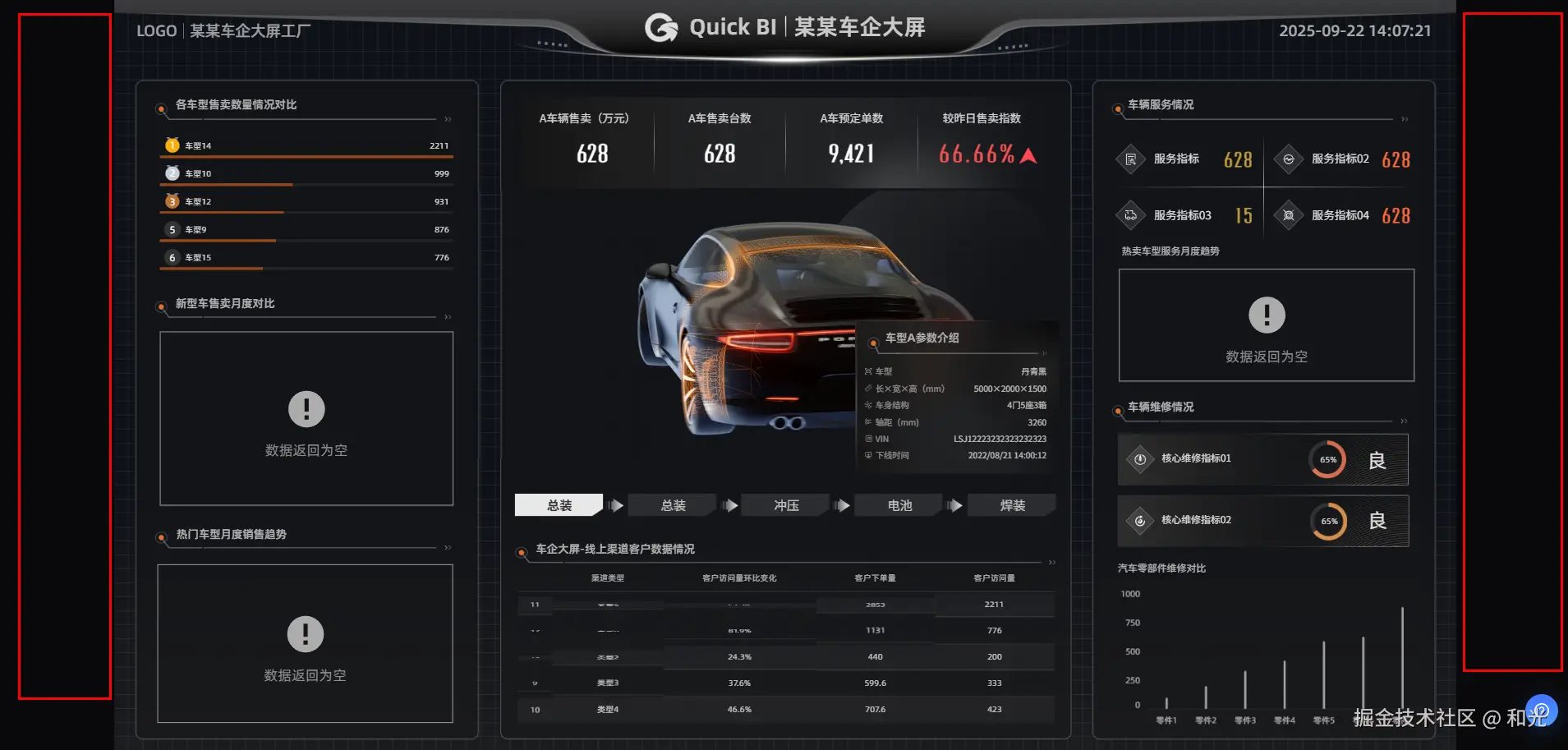Open the 核心维修指标01 row

pyautogui.click(x=1262, y=459)
